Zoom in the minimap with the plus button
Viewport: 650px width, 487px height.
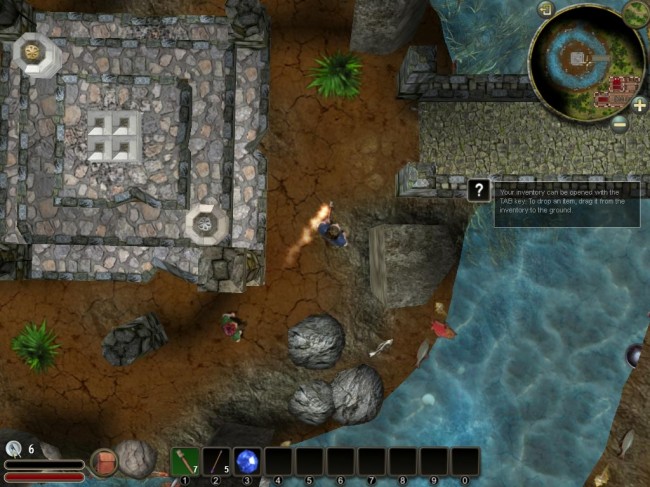(639, 105)
